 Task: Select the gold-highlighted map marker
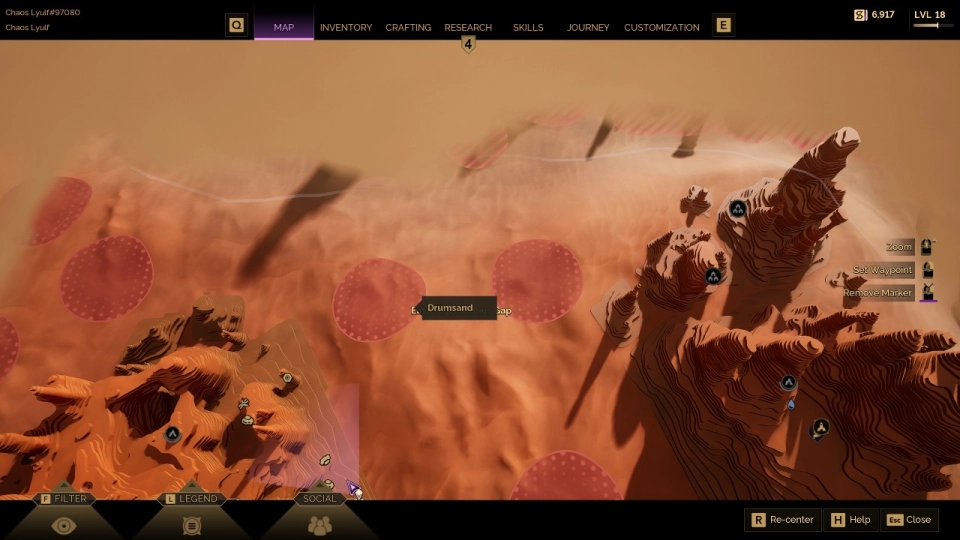click(x=821, y=427)
